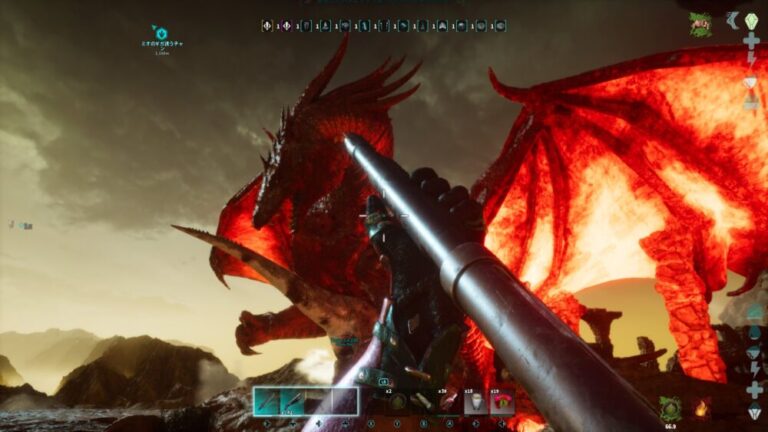Click the green gem status icon
The width and height of the screenshot is (768, 432).
[x=751, y=20]
